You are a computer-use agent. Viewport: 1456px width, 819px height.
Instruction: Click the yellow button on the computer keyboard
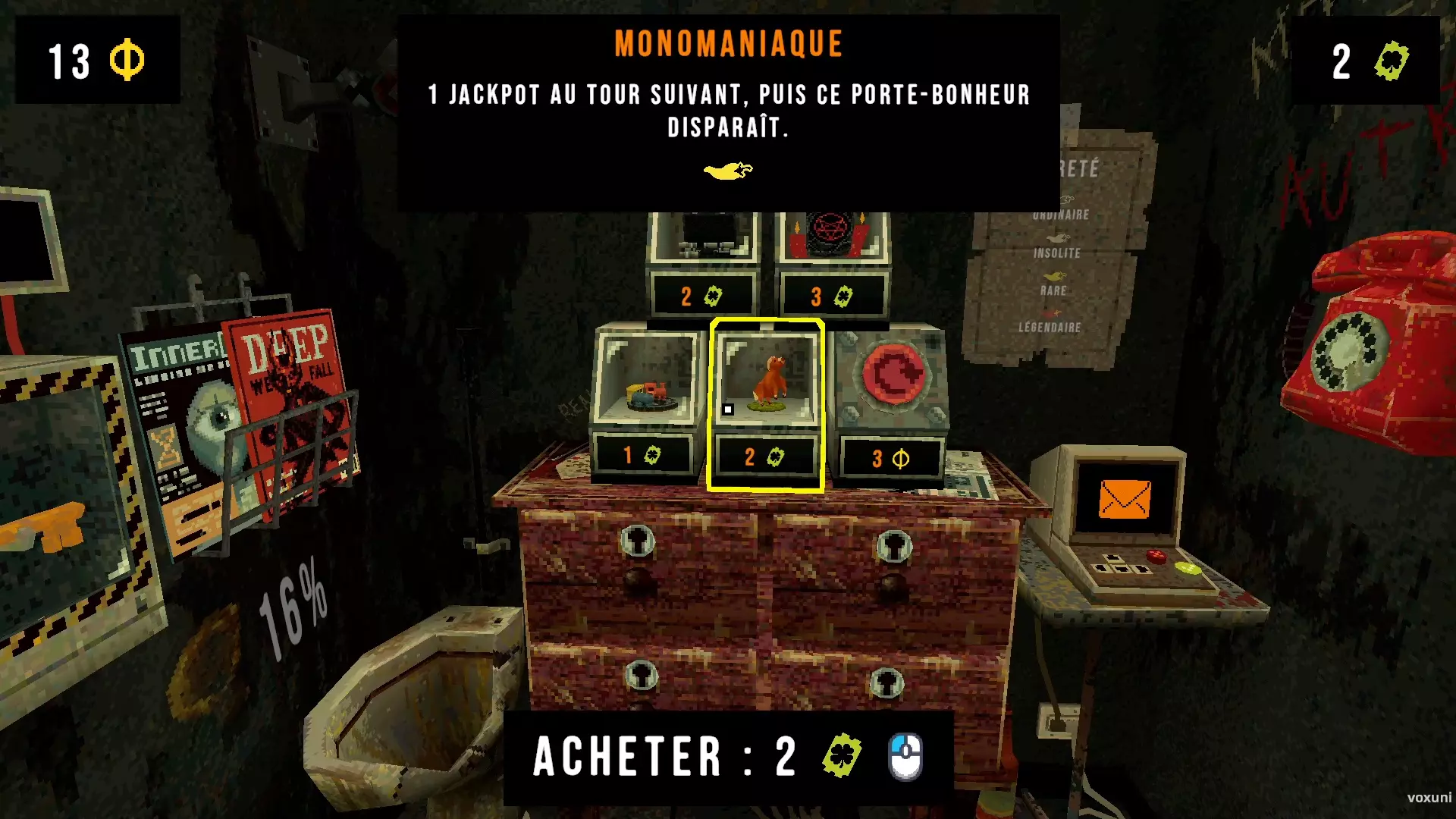[1188, 569]
